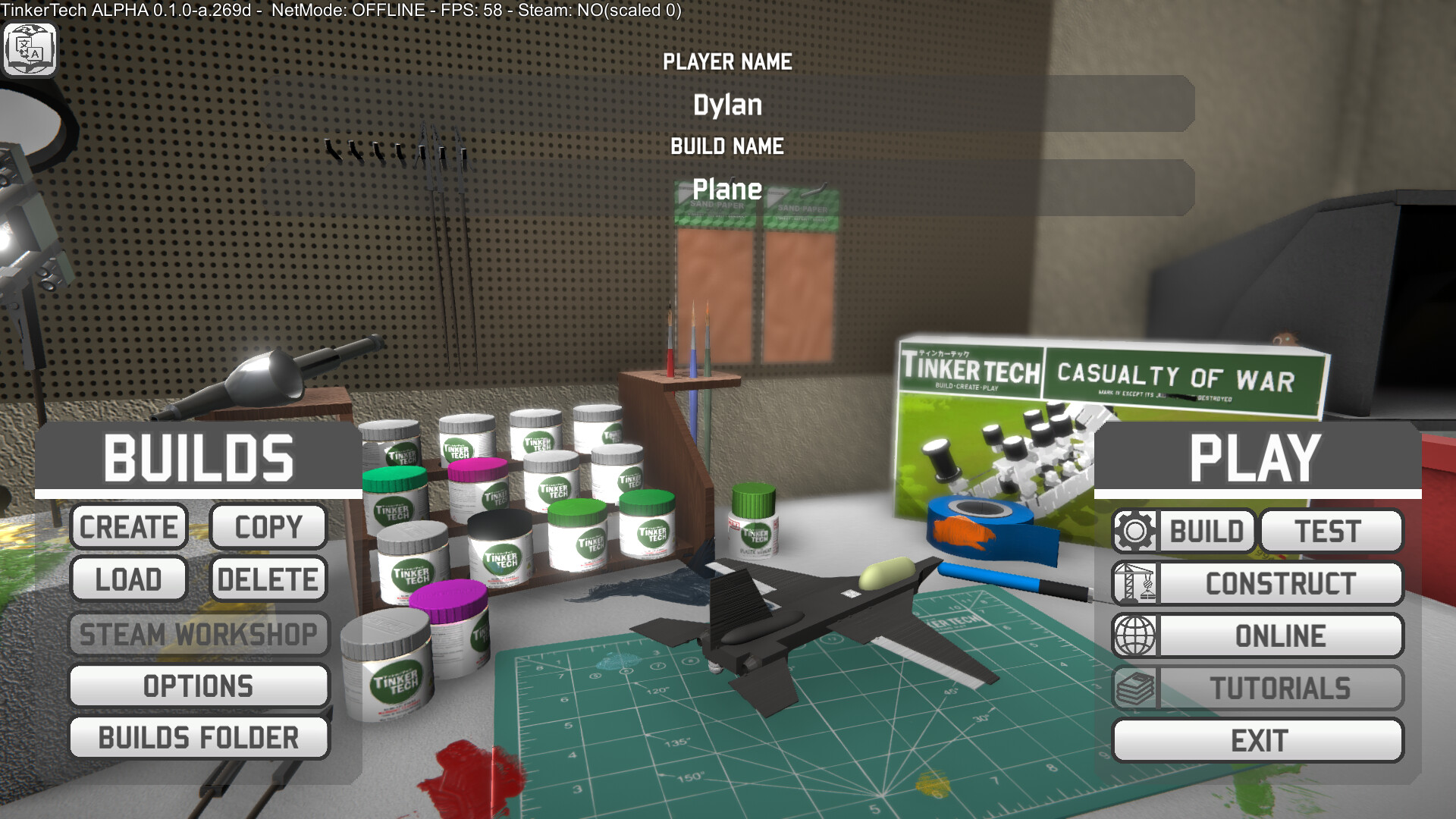Open Steam Workshop
Image resolution: width=1456 pixels, height=819 pixels.
tap(199, 635)
